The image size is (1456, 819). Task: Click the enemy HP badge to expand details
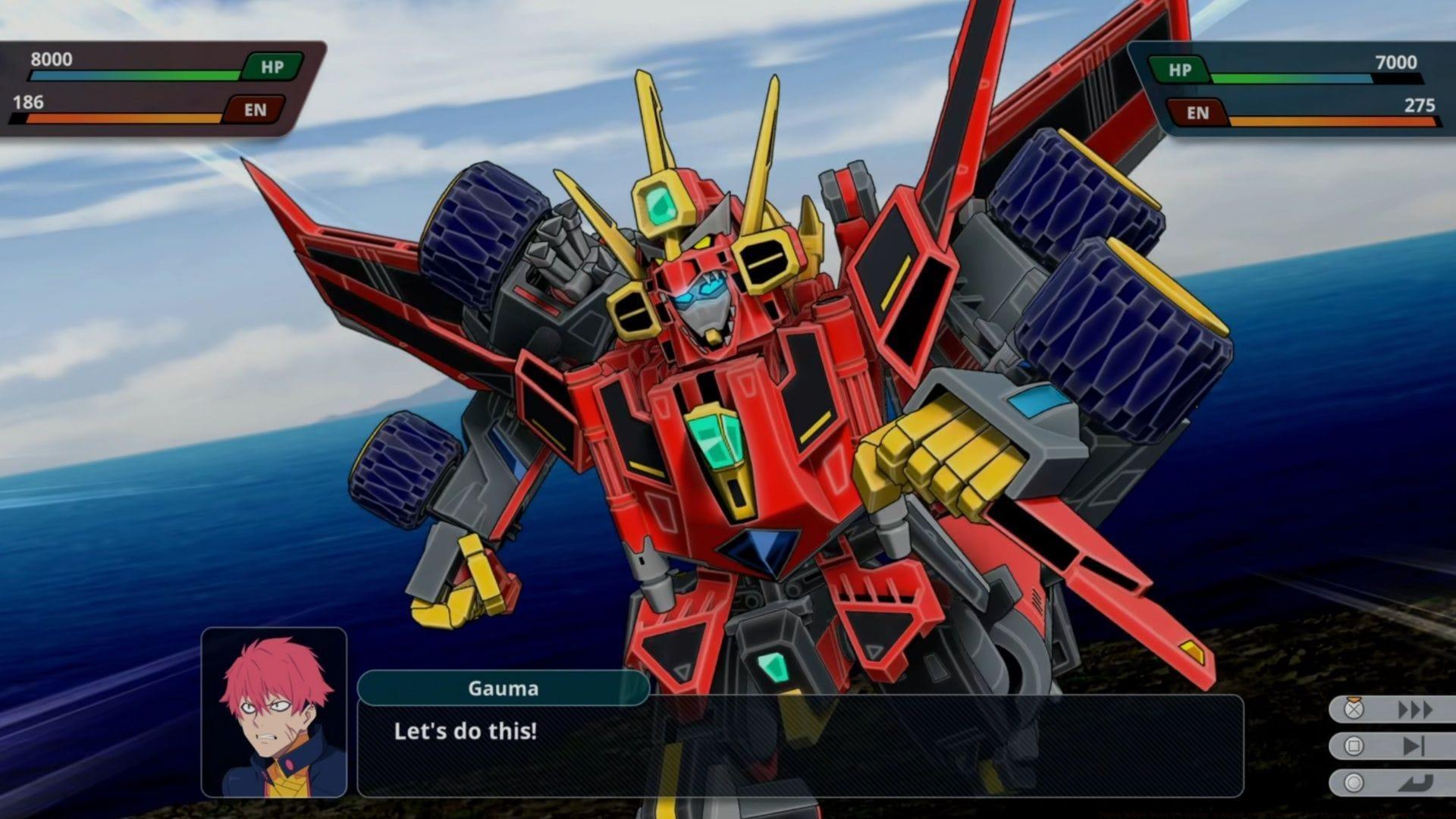tap(1180, 68)
